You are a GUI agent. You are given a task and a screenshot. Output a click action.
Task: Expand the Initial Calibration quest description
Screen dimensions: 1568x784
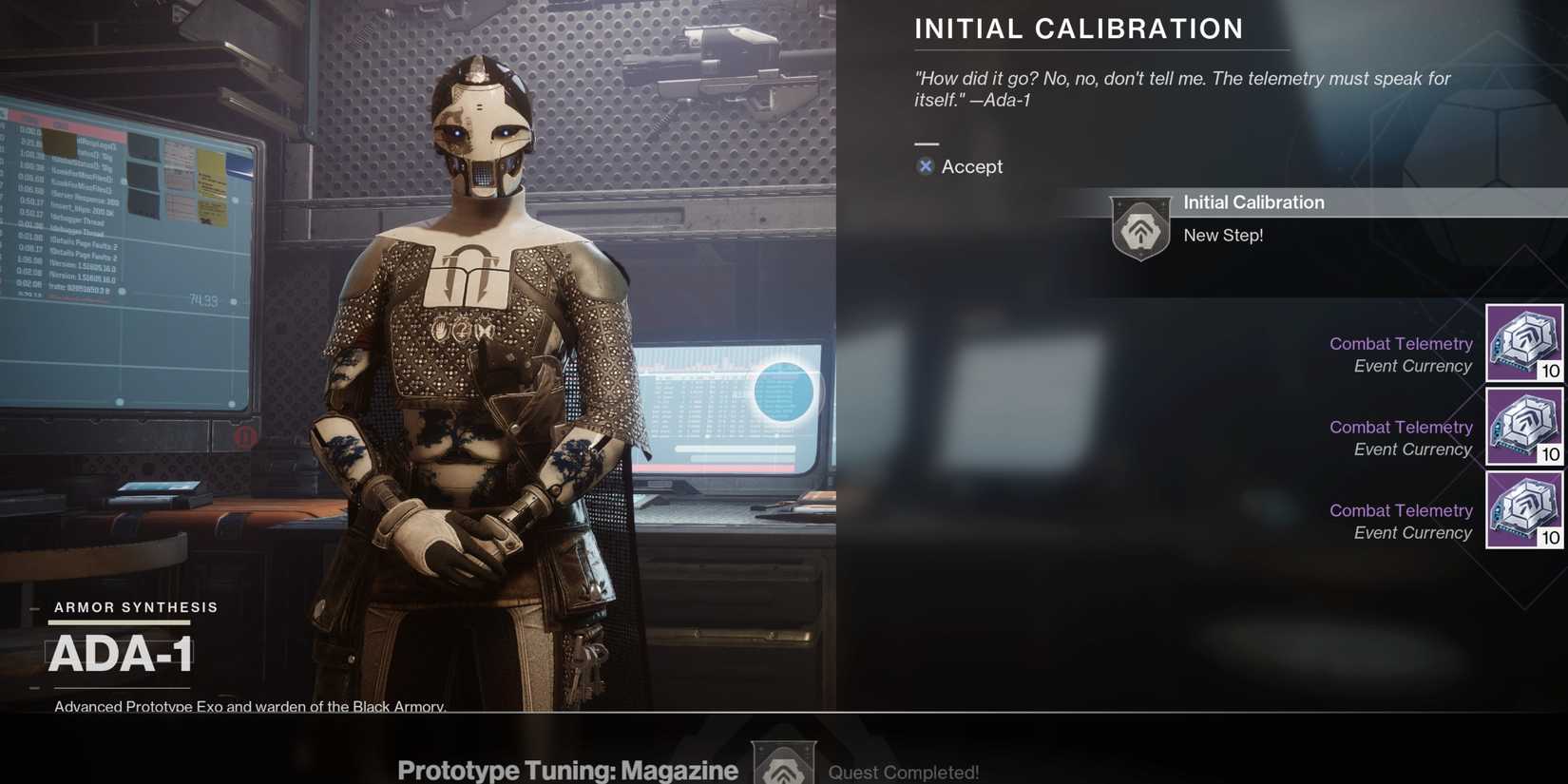click(1079, 29)
